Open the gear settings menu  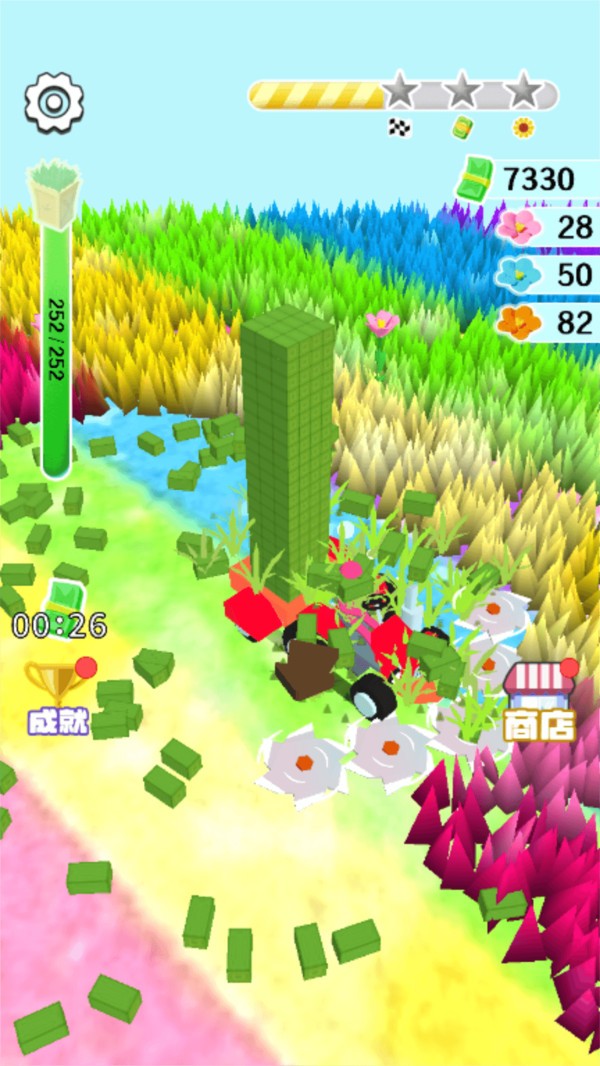click(54, 102)
